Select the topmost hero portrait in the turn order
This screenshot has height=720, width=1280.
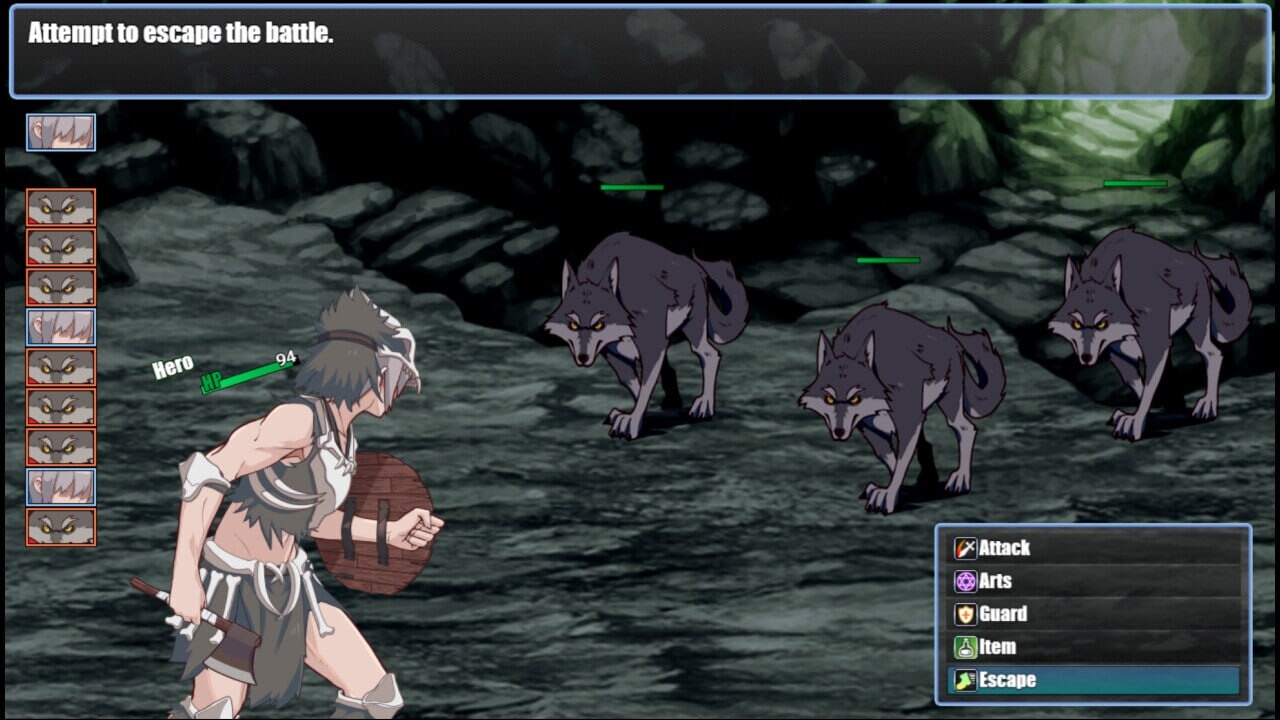(x=60, y=131)
